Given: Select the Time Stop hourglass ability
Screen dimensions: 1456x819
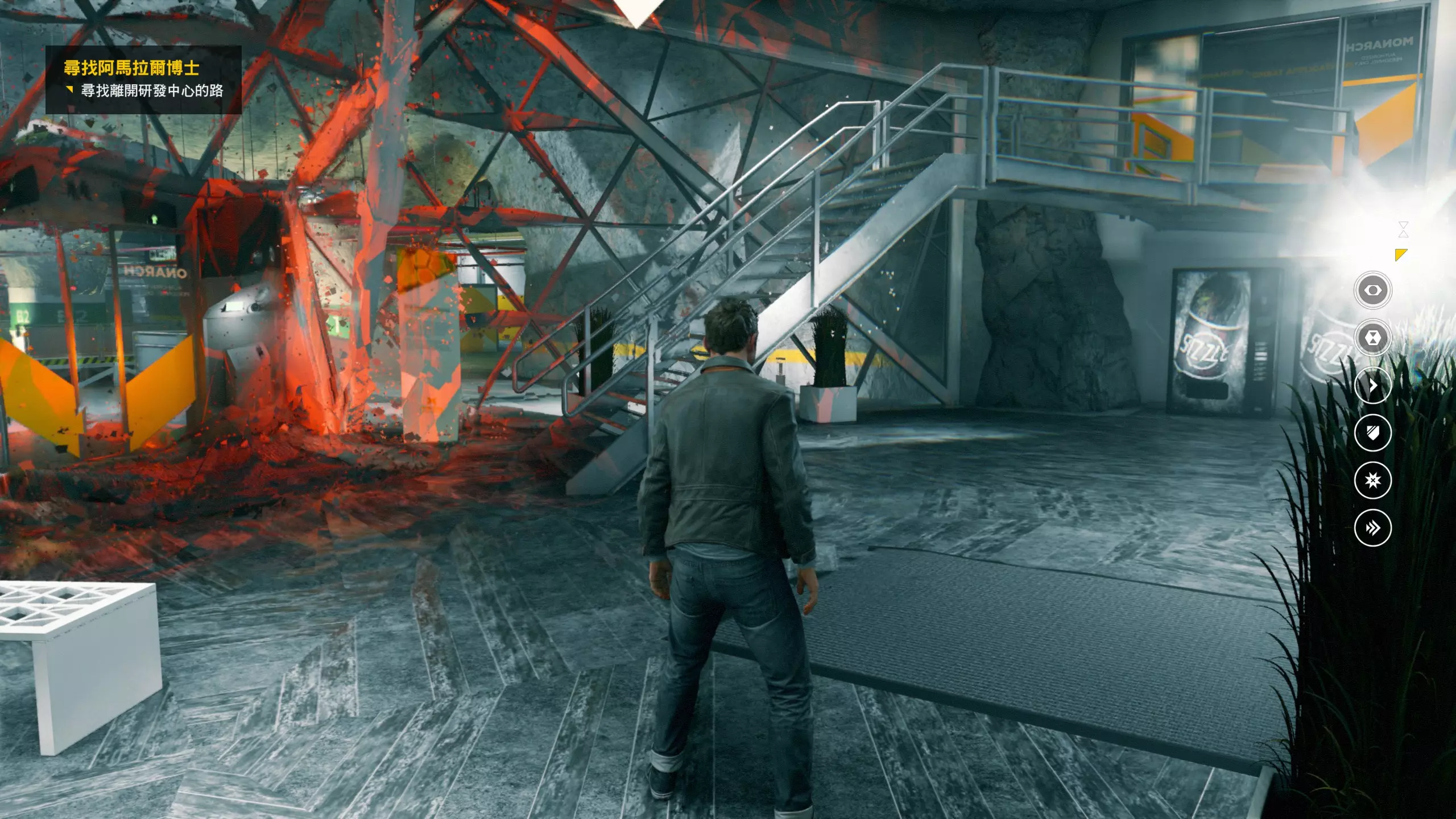Looking at the screenshot, I should 1372,338.
